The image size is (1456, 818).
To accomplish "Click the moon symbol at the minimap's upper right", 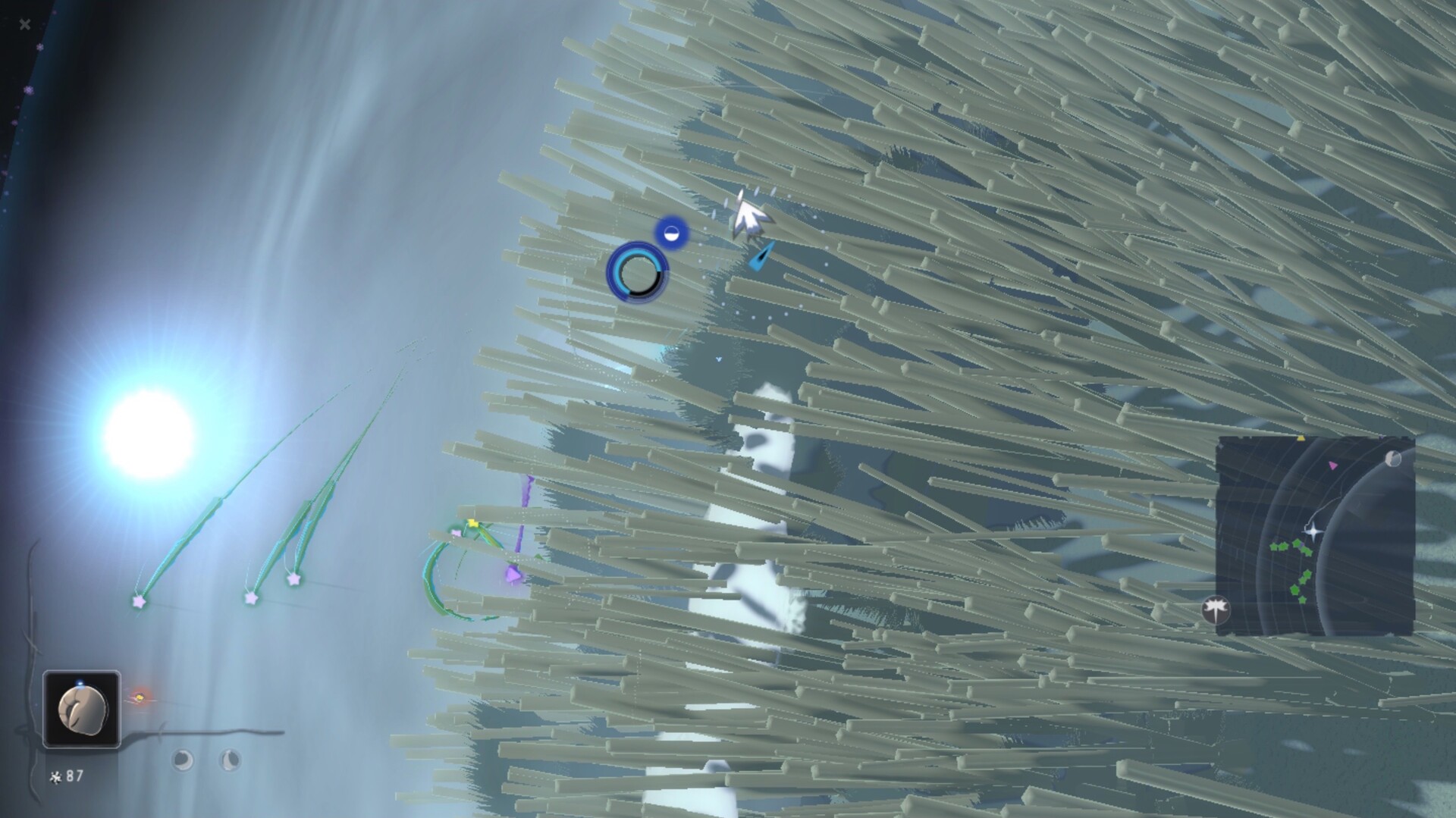I will tap(1393, 459).
